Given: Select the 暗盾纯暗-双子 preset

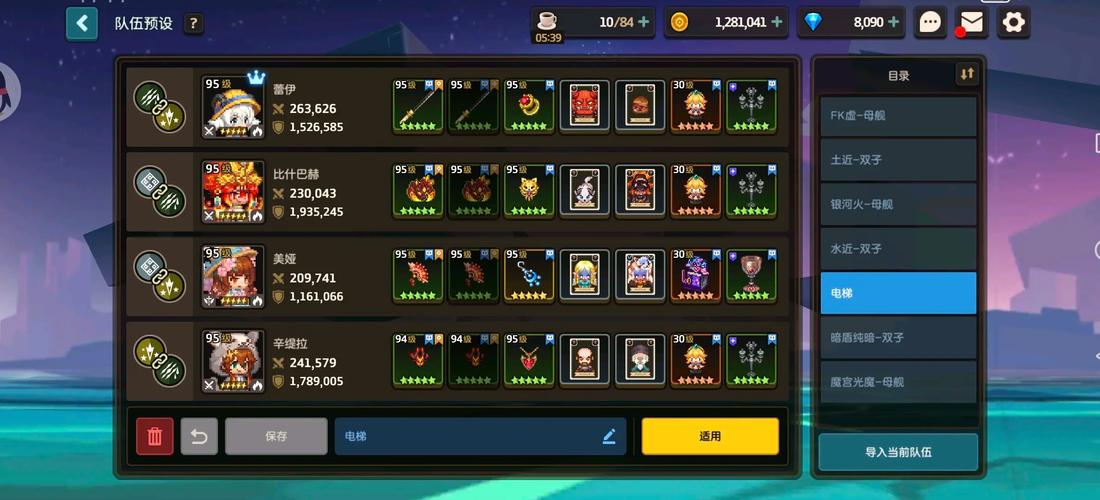Looking at the screenshot, I should (x=897, y=338).
